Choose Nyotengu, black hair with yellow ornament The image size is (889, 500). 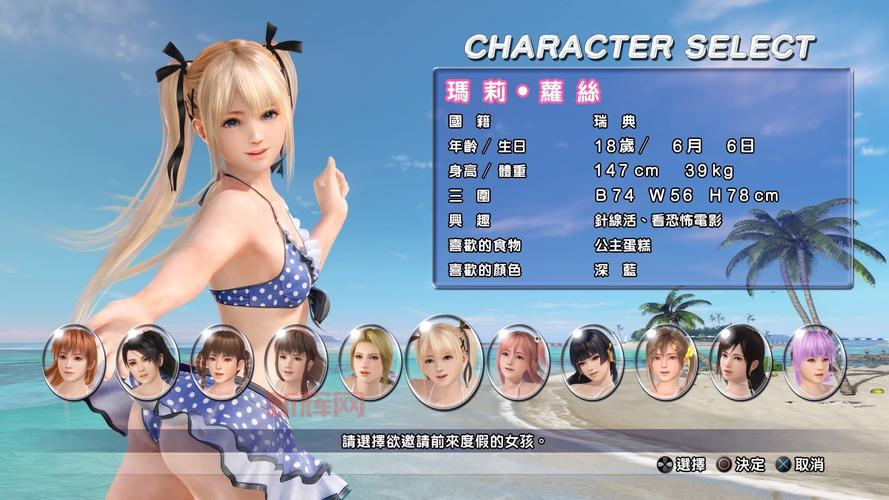592,360
